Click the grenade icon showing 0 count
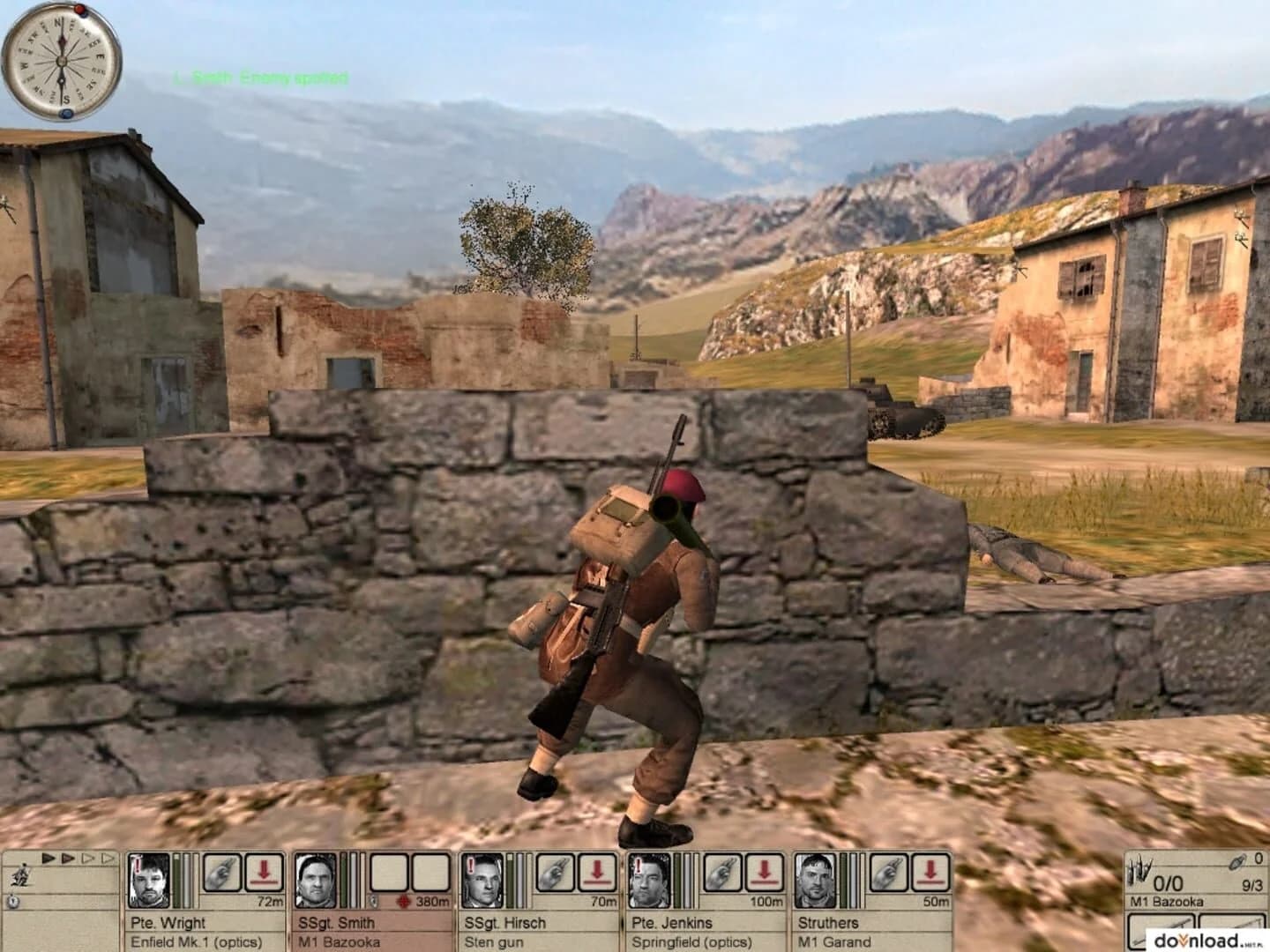 pos(1236,862)
